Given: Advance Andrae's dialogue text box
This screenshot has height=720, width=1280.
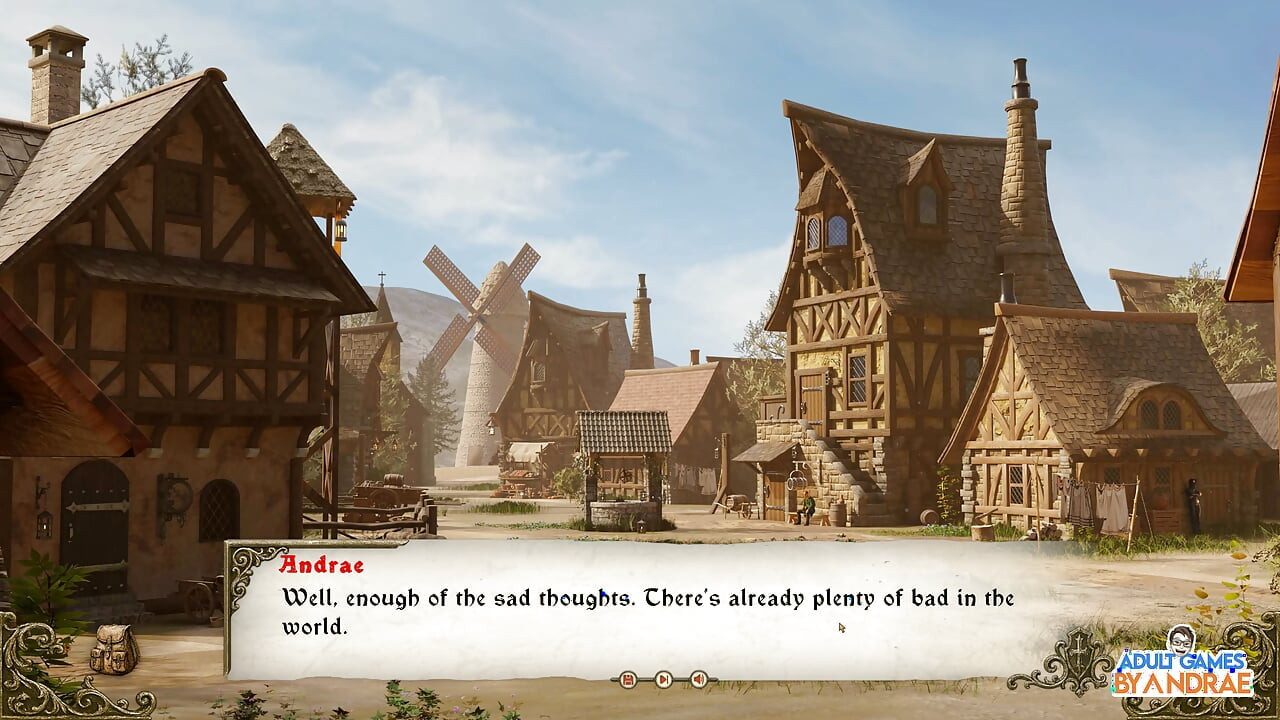Looking at the screenshot, I should (640, 612).
